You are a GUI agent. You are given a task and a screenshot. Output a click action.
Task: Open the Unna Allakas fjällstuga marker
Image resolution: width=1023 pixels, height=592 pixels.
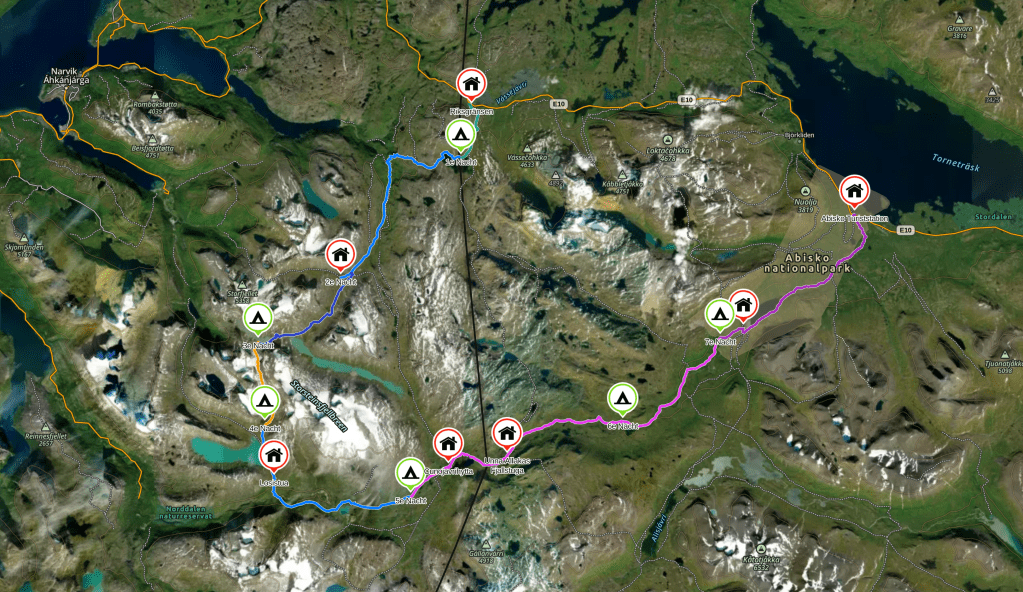507,433
